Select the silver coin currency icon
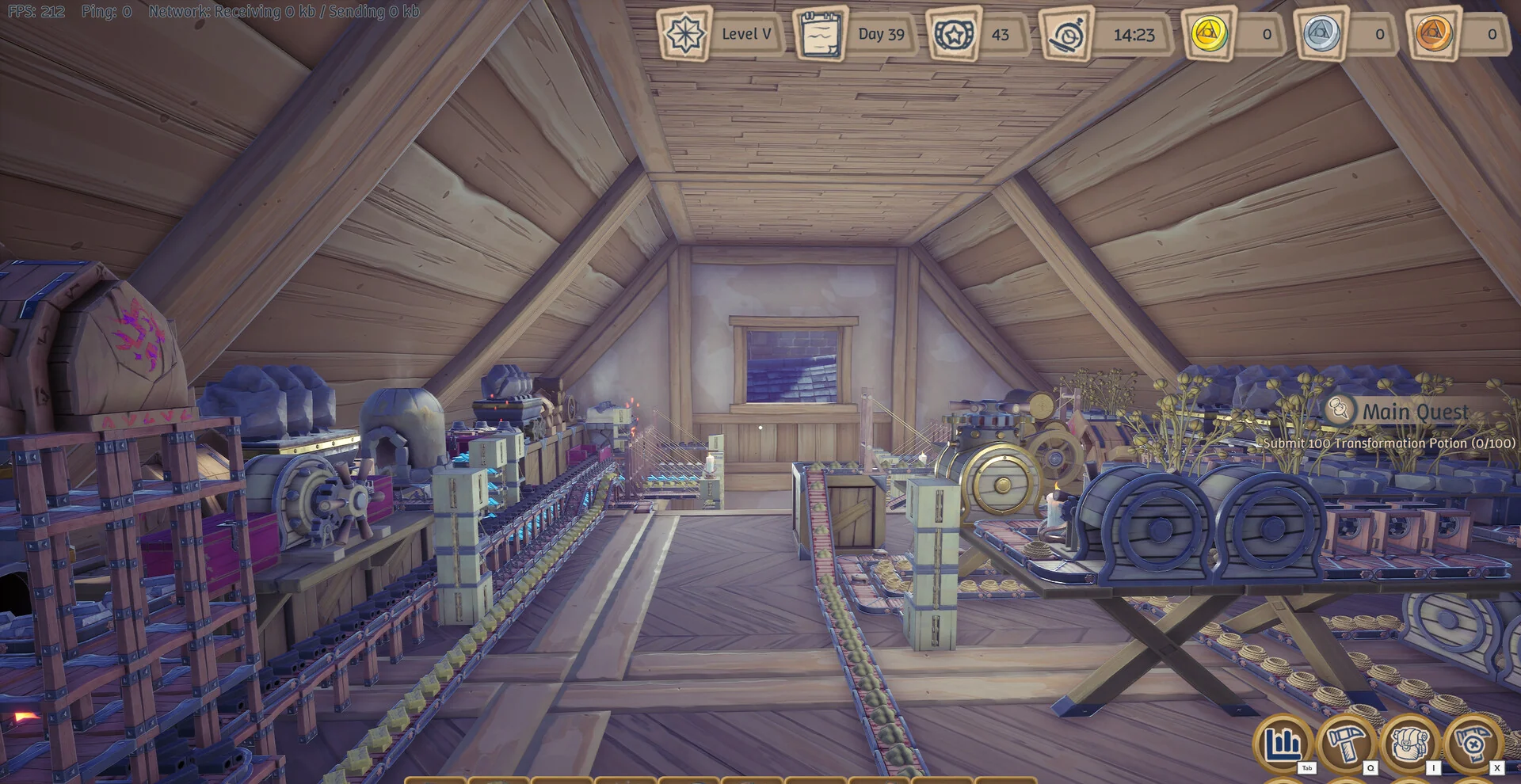This screenshot has width=1521, height=784. 1321,34
